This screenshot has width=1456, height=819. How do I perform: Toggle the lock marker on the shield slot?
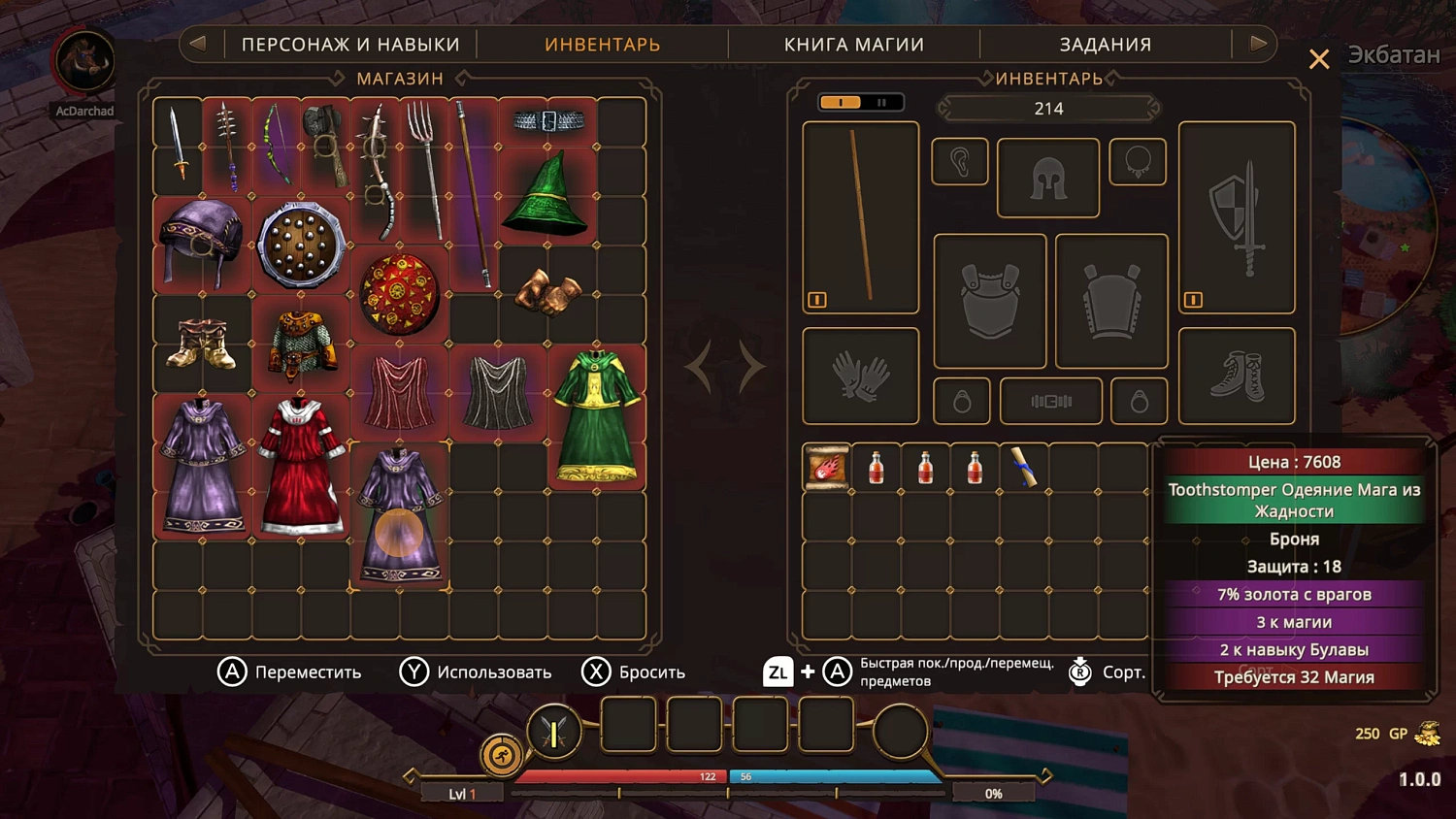pos(1192,300)
